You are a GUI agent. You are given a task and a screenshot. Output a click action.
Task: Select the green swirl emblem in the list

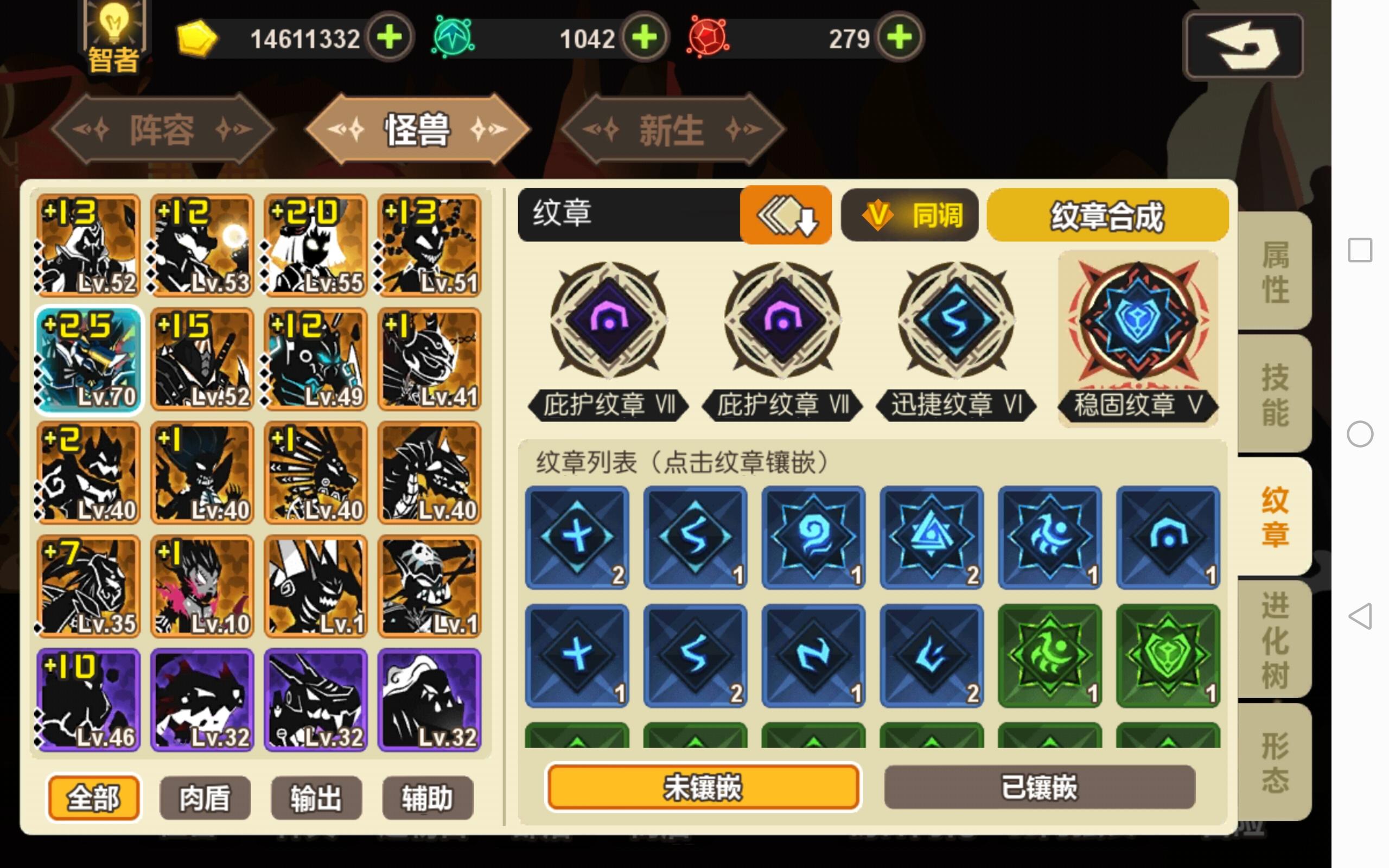point(1050,654)
